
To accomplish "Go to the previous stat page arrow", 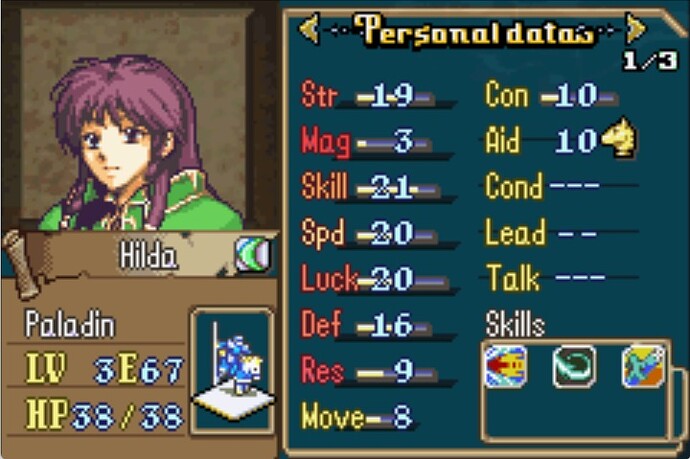I will [x=309, y=30].
